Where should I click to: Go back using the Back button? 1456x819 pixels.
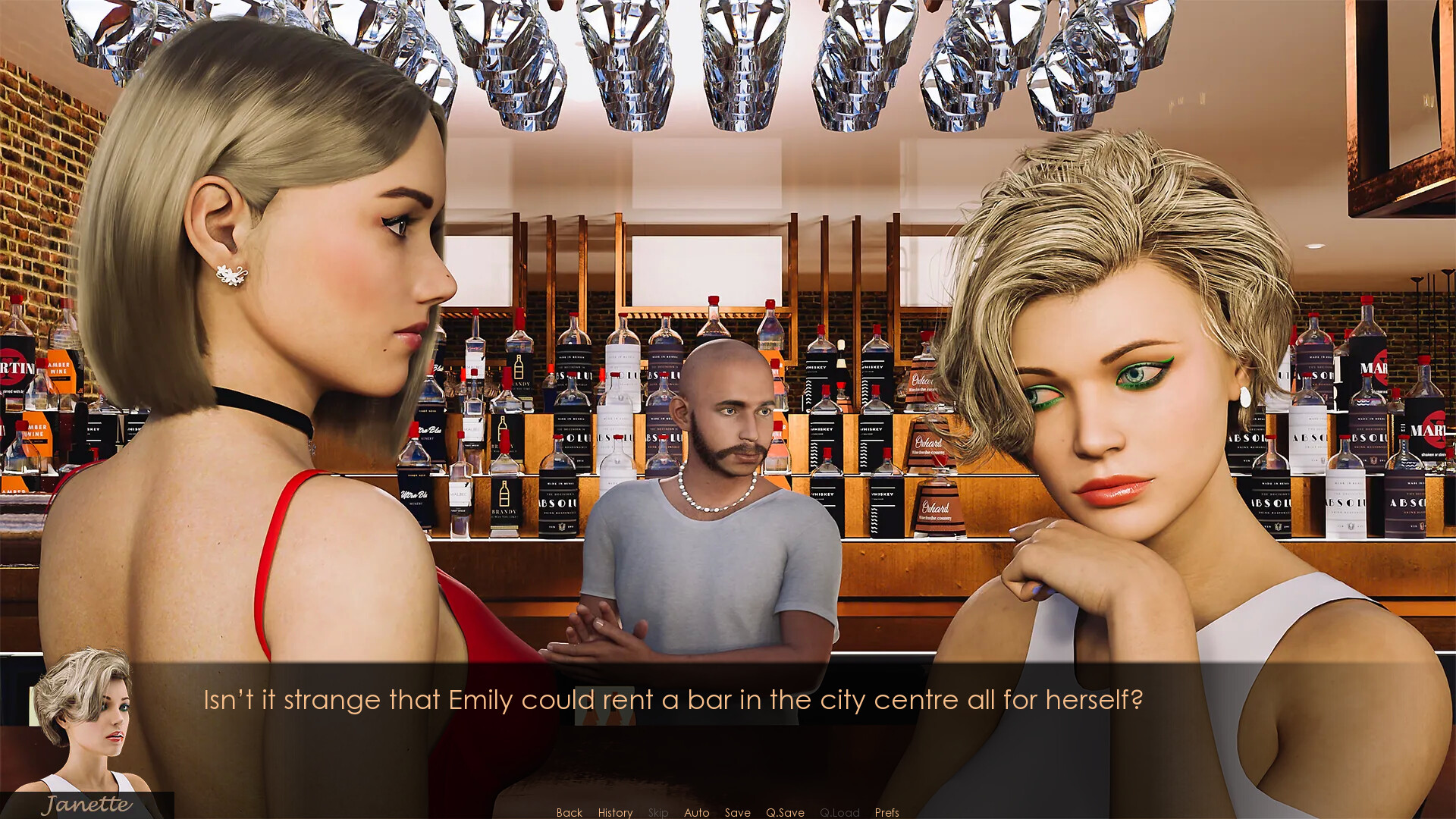pyautogui.click(x=569, y=812)
